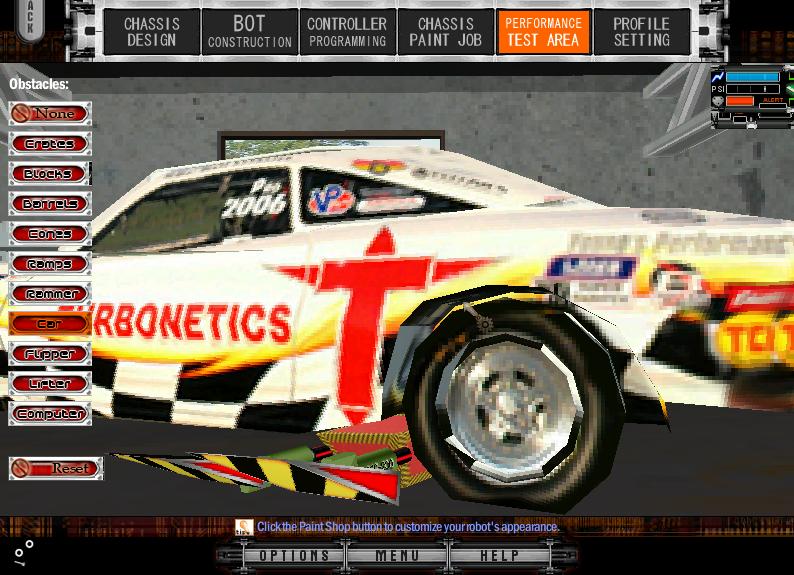Choose the Lifter obstacle
This screenshot has height=575, width=794.
click(x=50, y=384)
